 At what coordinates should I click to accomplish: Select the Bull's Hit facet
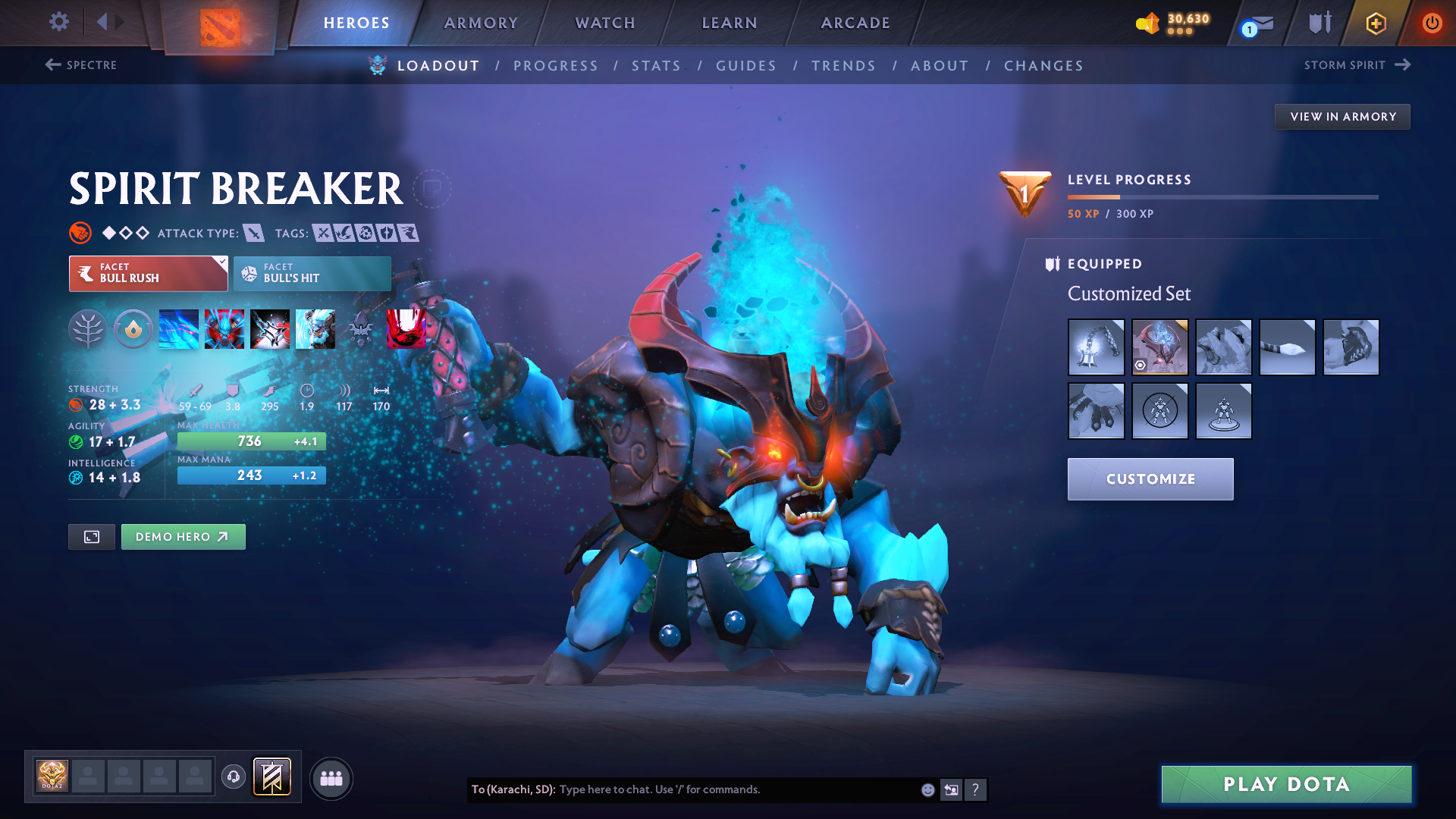tap(311, 274)
